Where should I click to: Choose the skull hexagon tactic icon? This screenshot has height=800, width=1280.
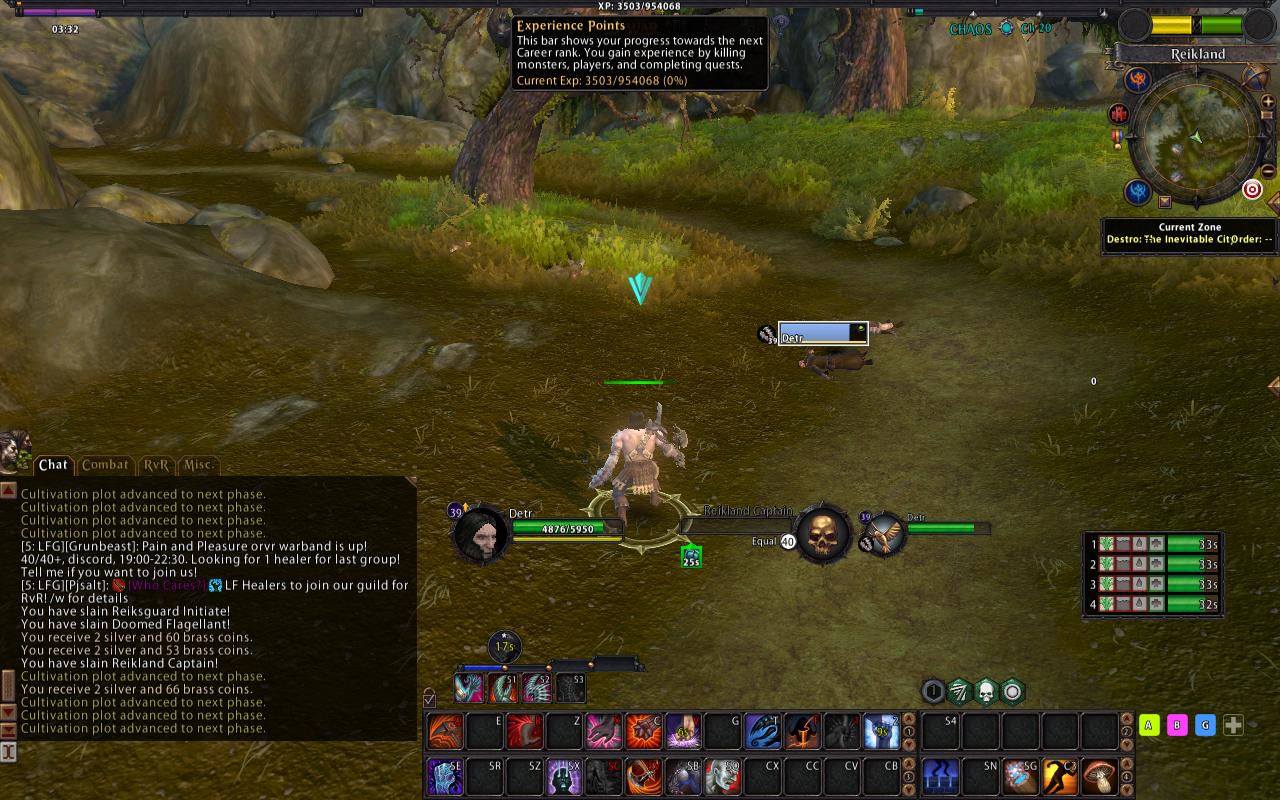tap(986, 691)
